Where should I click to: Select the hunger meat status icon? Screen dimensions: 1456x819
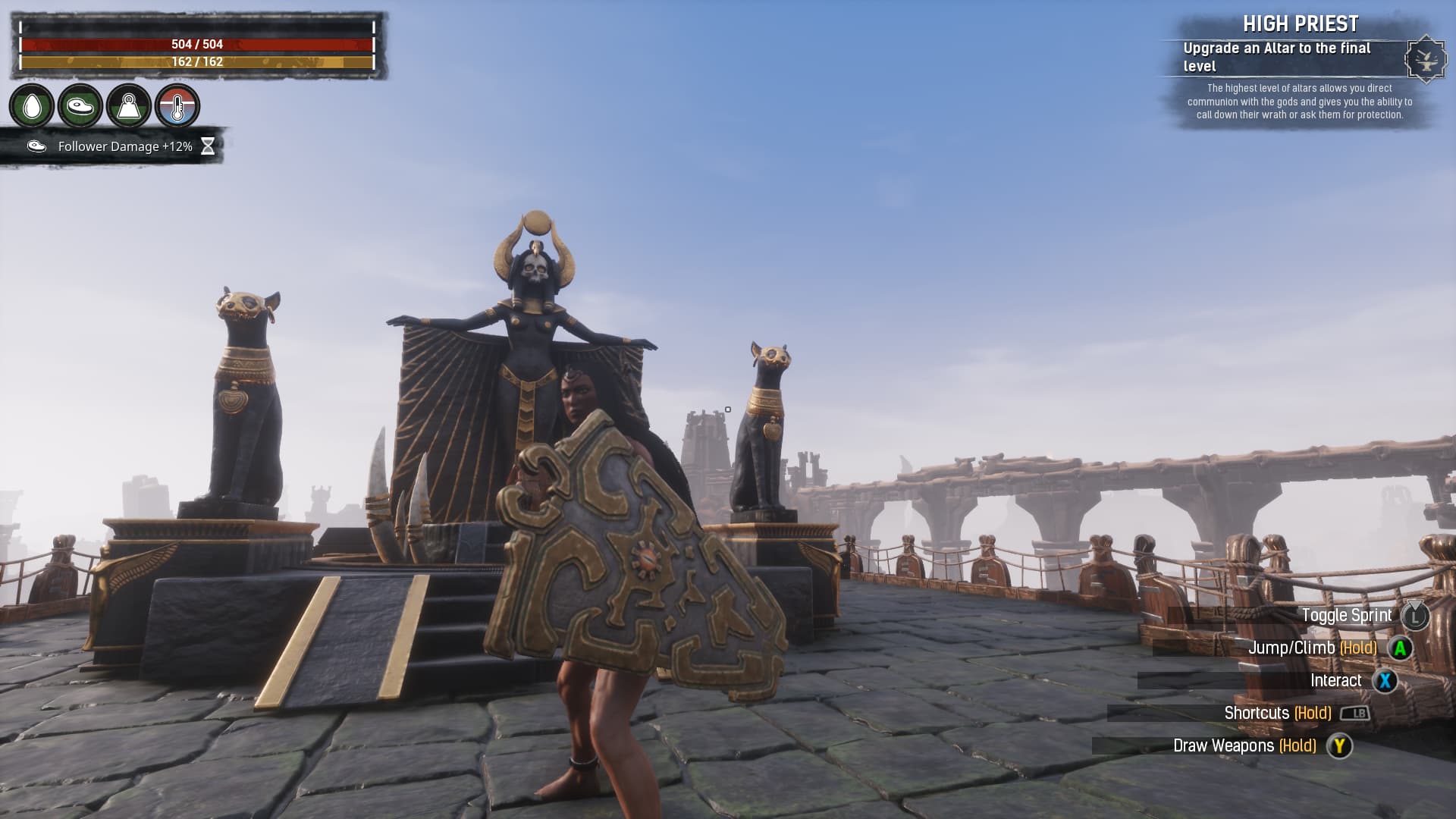[80, 106]
